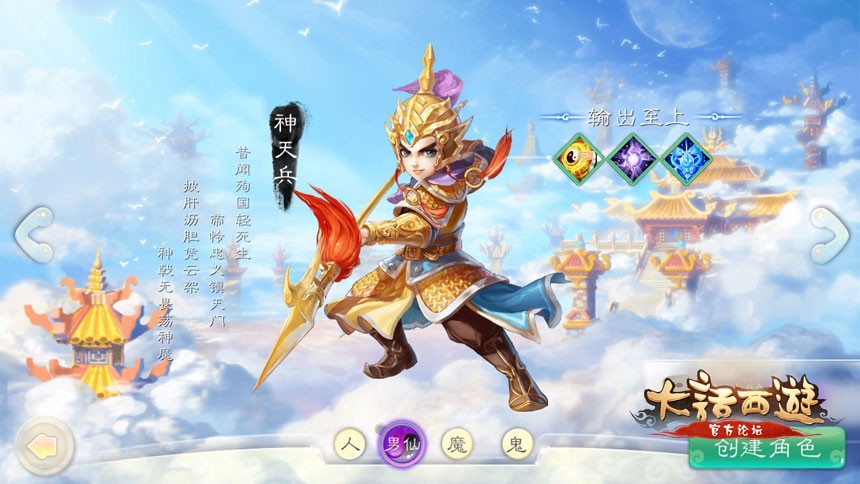Switch to the 人 race tab
Viewport: 860px width, 484px height.
pyautogui.click(x=349, y=444)
